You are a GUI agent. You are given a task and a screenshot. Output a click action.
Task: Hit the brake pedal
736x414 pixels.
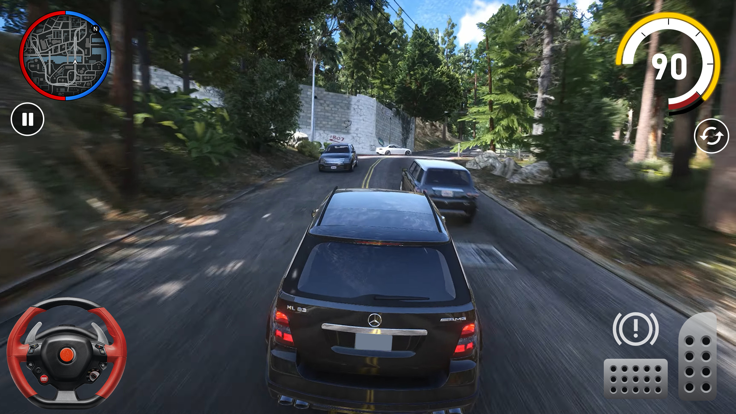pos(635,378)
